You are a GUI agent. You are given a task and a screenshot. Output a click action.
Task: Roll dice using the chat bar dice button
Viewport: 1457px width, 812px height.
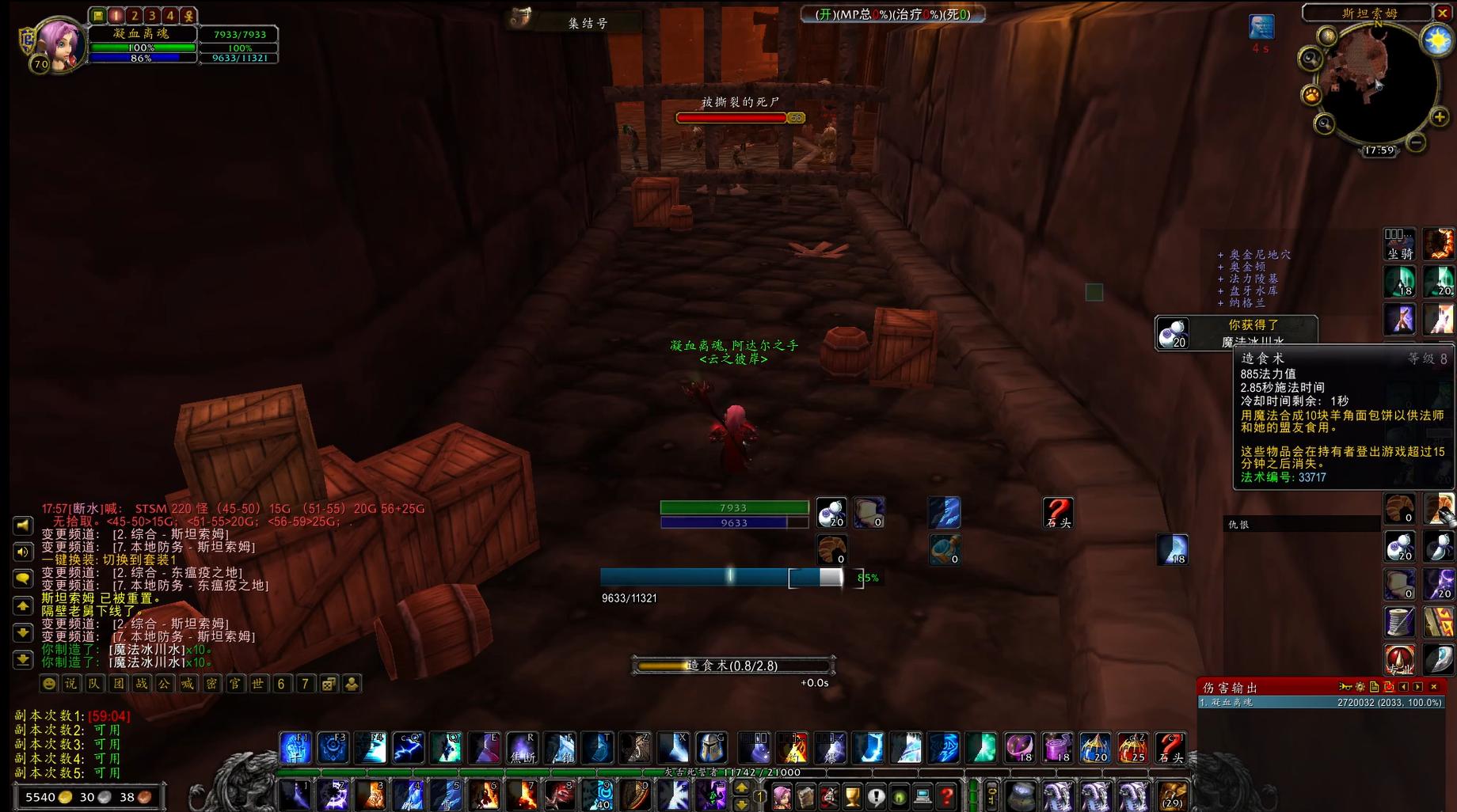coord(329,684)
